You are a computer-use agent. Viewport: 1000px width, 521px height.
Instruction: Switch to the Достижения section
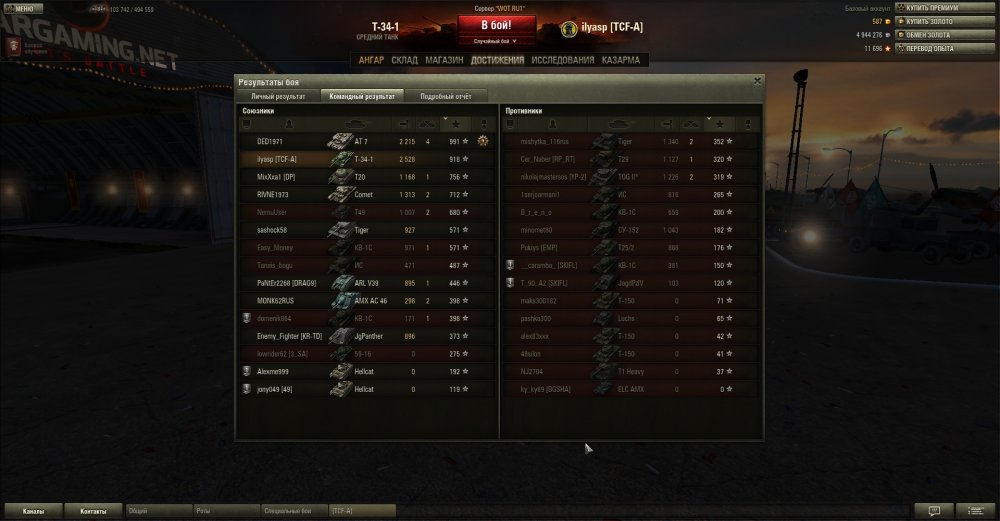click(x=497, y=60)
